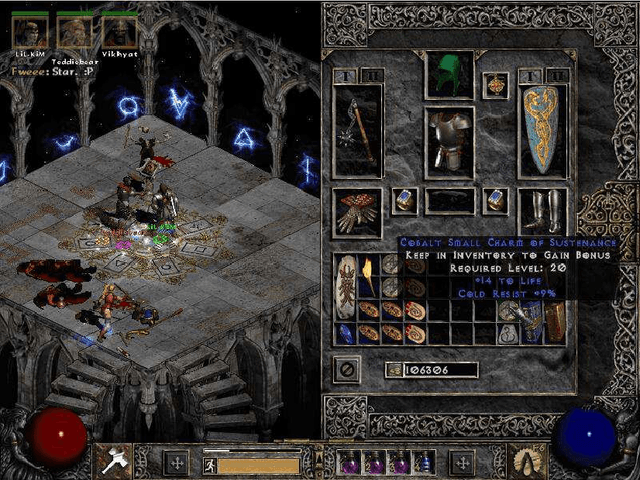
Task: Select the green helm equipment slot
Action: pos(449,75)
